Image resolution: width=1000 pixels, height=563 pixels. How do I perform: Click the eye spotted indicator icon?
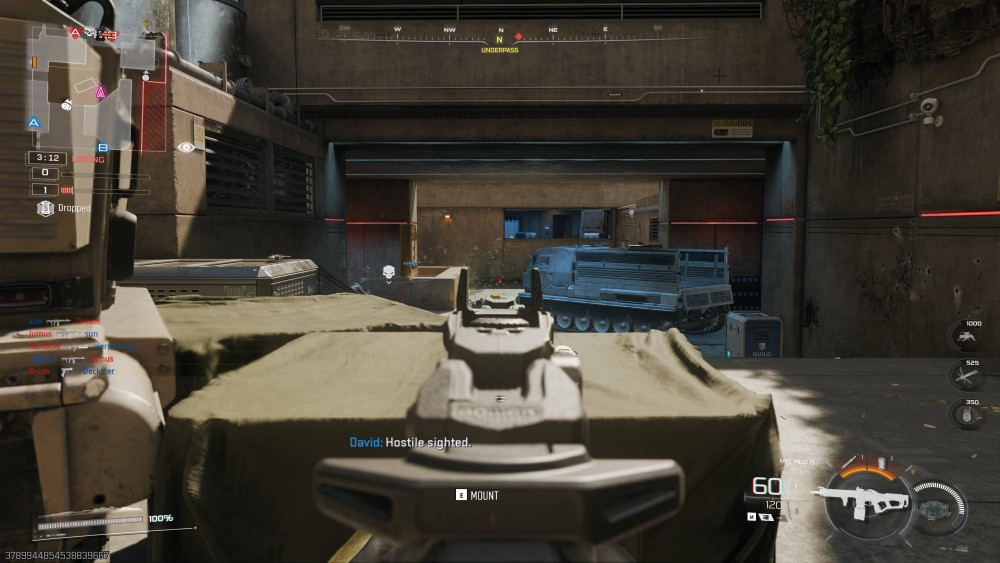186,147
